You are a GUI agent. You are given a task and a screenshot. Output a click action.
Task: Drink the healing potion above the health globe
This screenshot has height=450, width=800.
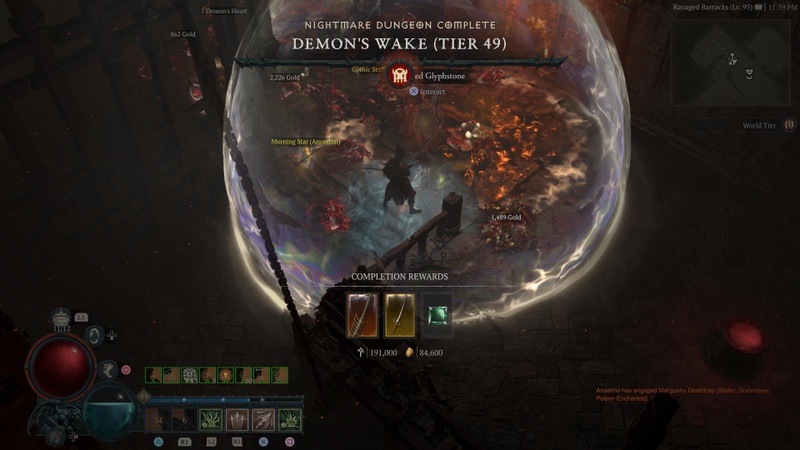62,317
